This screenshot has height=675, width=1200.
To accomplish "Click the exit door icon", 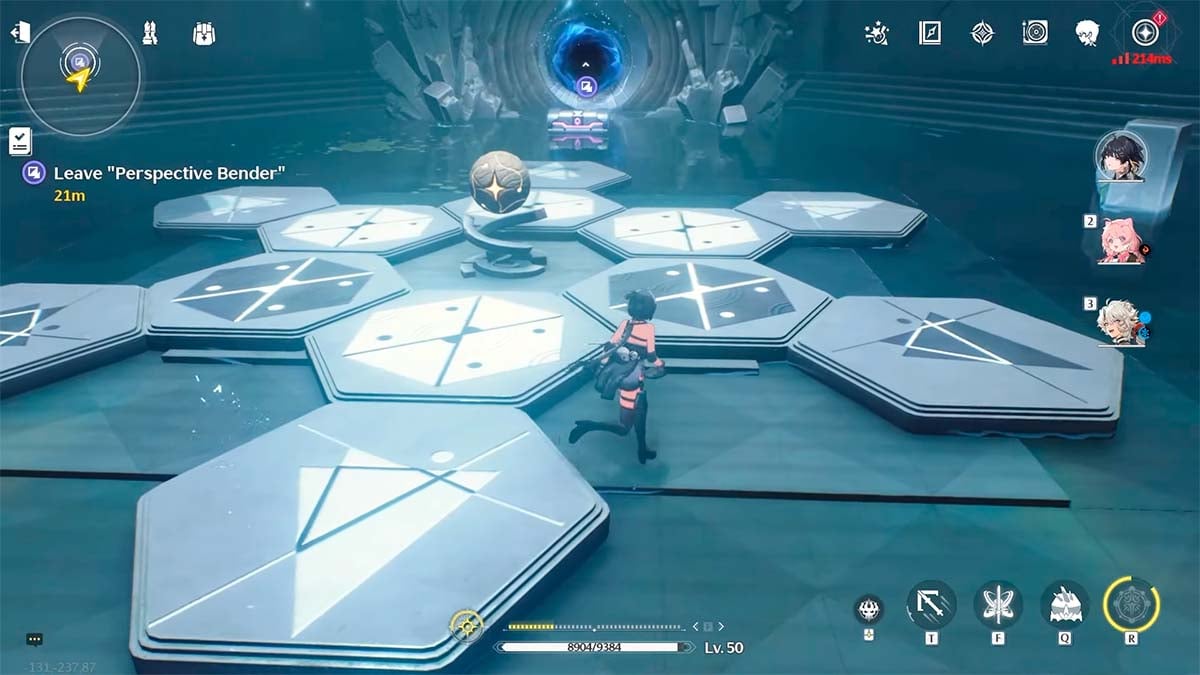I will point(20,33).
